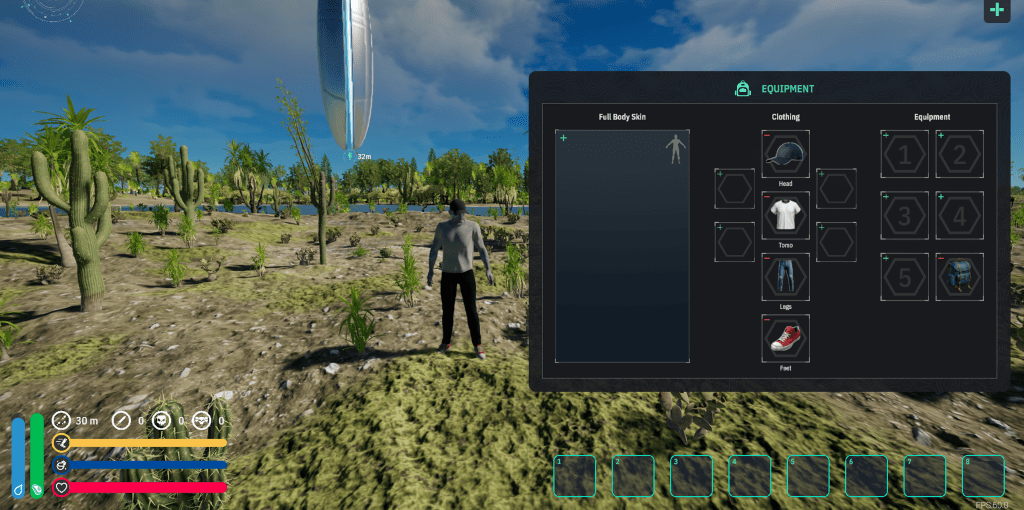The height and width of the screenshot is (510, 1024).
Task: Select the red sneaker Feet slot
Action: tap(786, 338)
